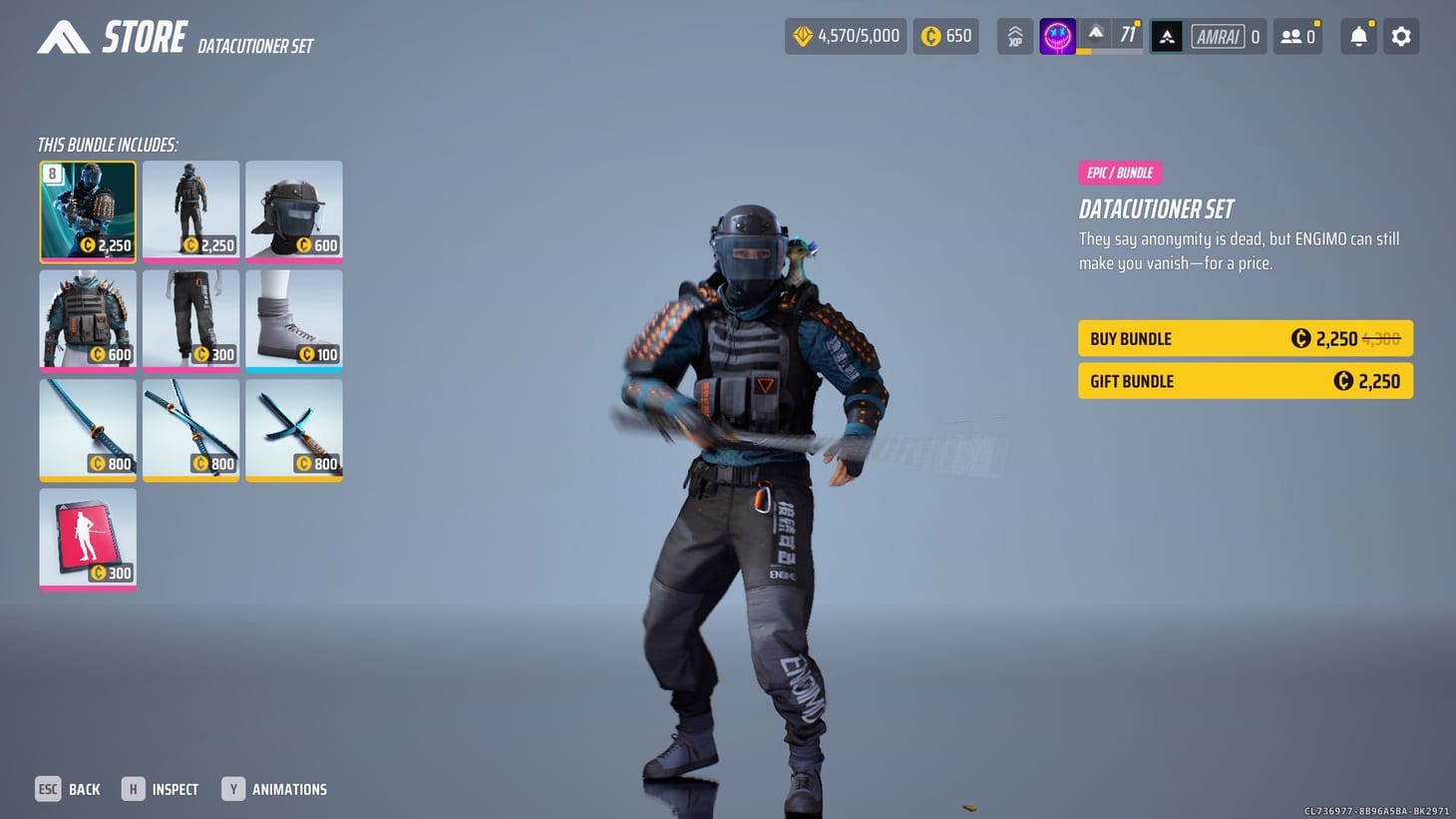This screenshot has width=1456, height=819.
Task: Select the riot helmet priced 600
Action: (294, 211)
